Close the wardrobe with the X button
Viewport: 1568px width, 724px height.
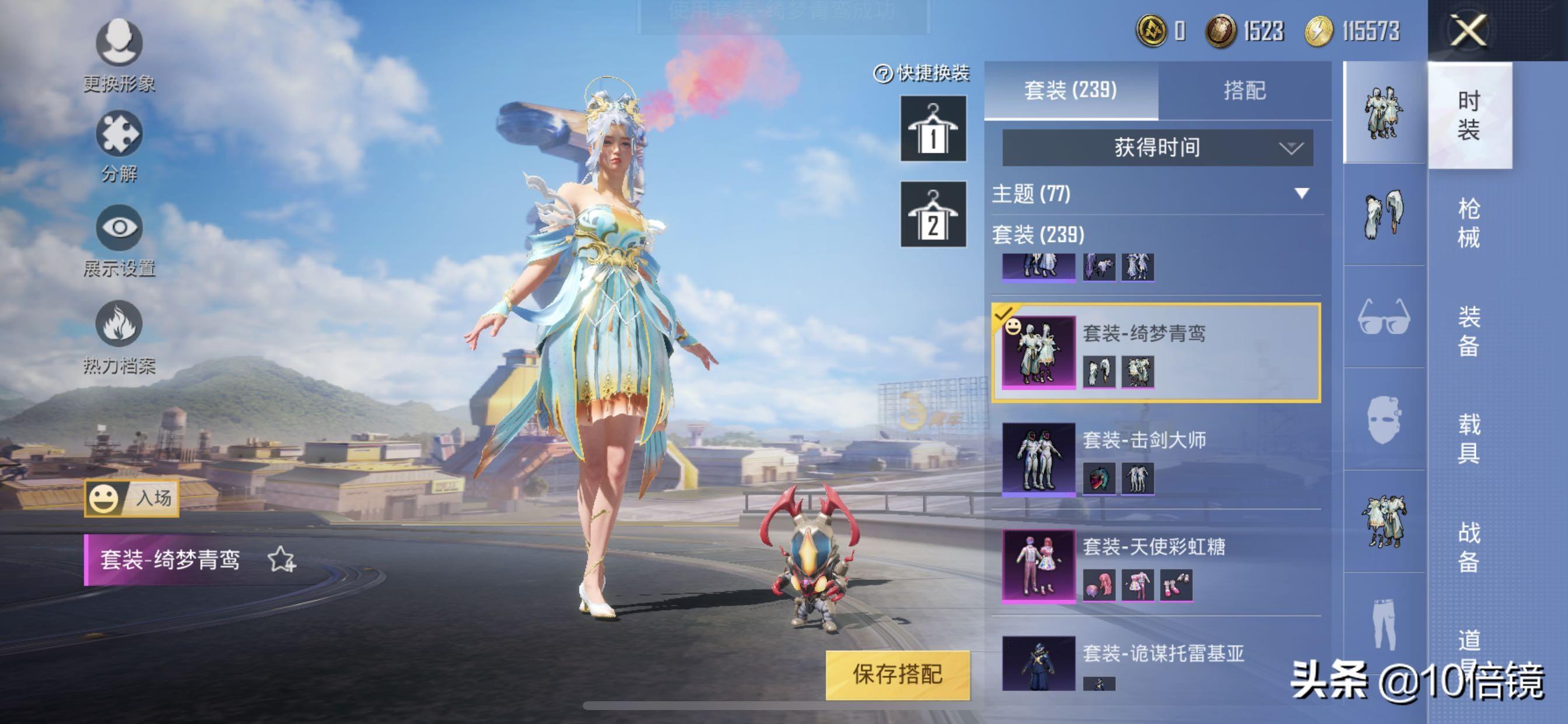tap(1468, 30)
